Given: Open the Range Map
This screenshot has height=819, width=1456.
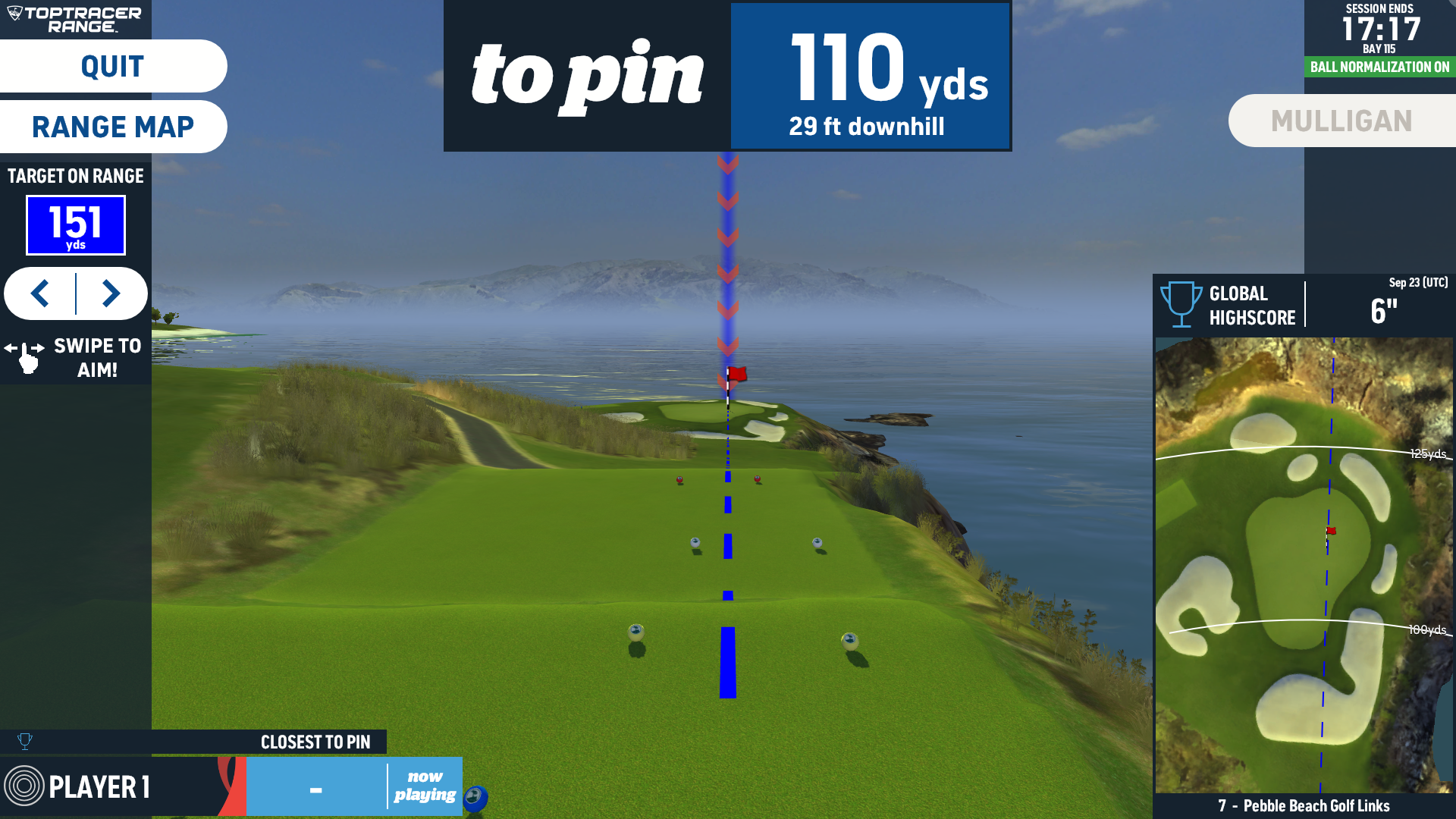Looking at the screenshot, I should coord(112,127).
